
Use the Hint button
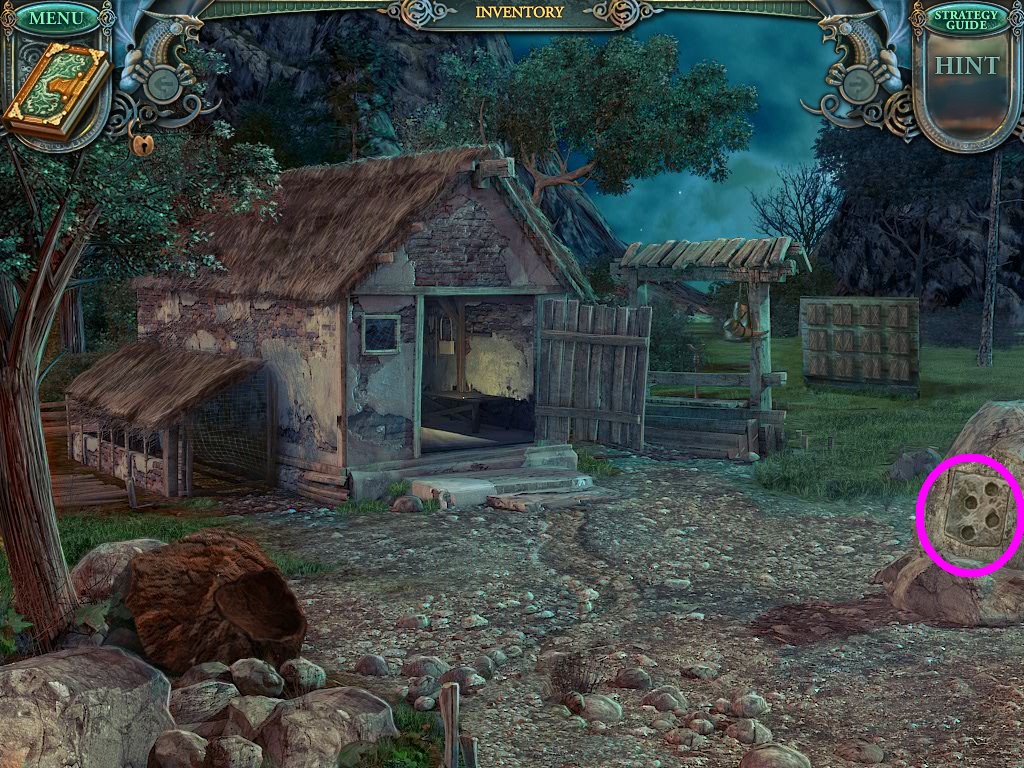click(966, 67)
